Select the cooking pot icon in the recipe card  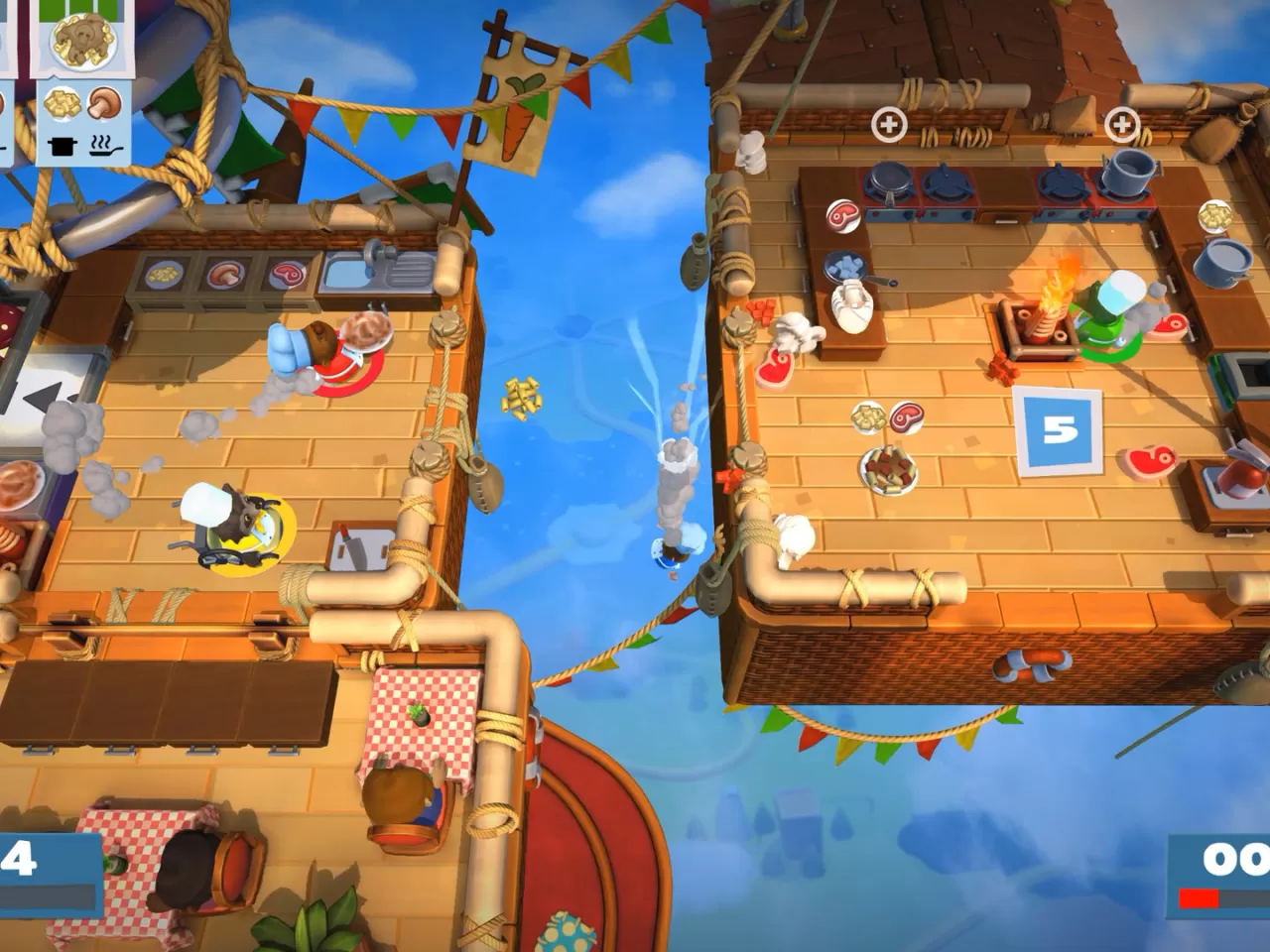(61, 145)
